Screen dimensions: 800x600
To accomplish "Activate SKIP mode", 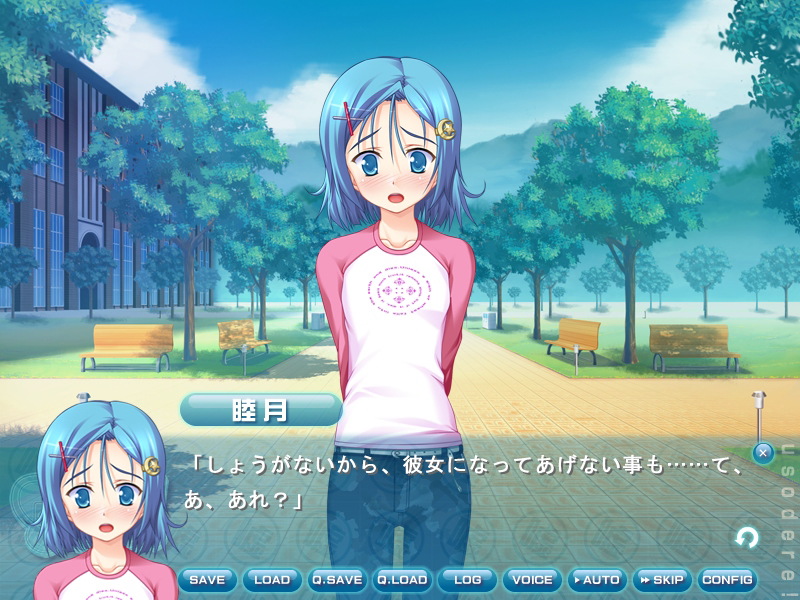I will click(661, 580).
